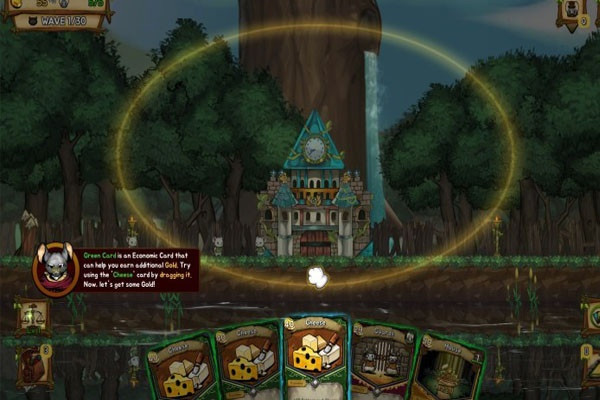
Task: Choose the wooden gate card
Action: tap(383, 364)
